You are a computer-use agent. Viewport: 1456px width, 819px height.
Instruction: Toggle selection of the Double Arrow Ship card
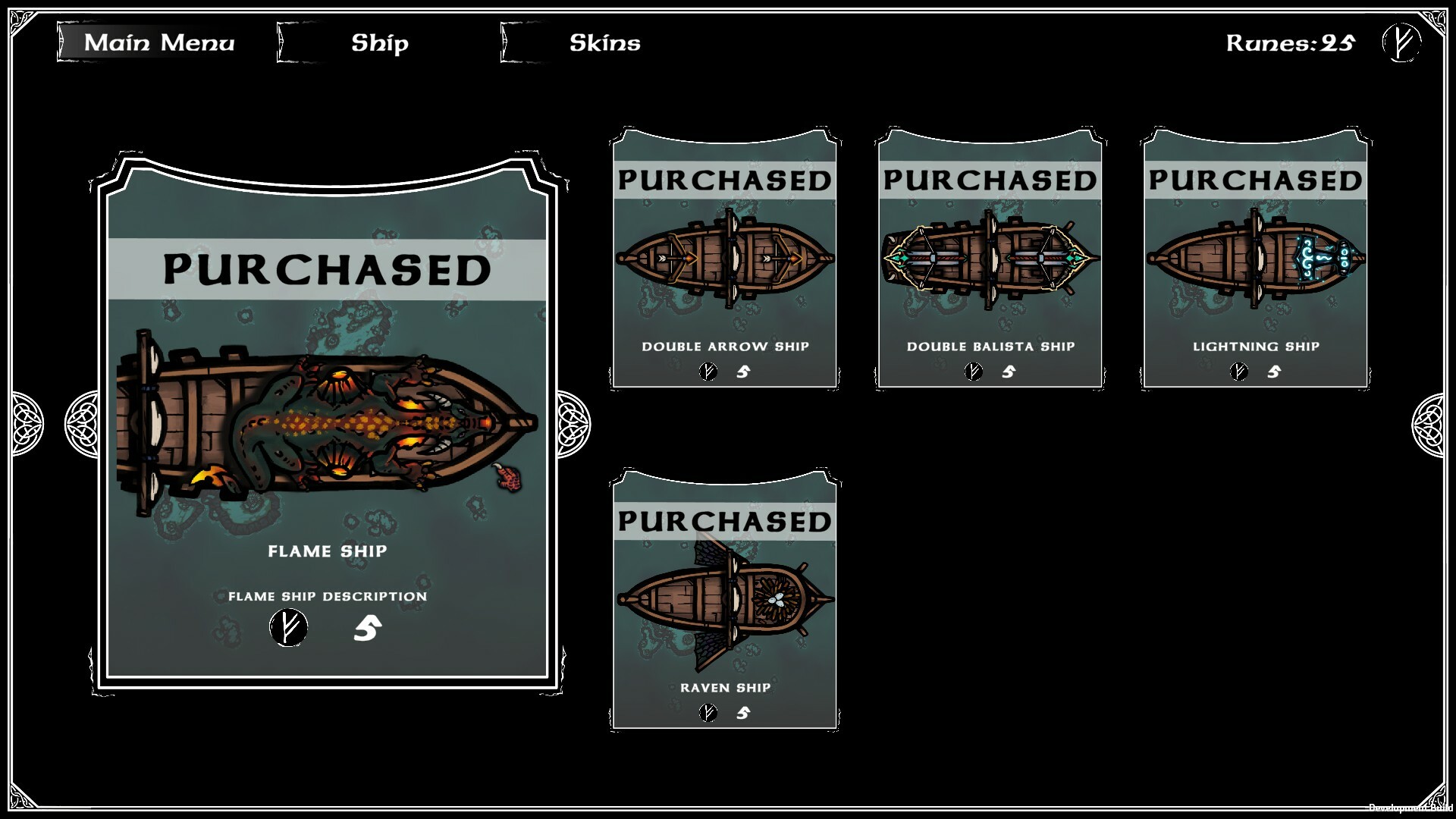(724, 258)
